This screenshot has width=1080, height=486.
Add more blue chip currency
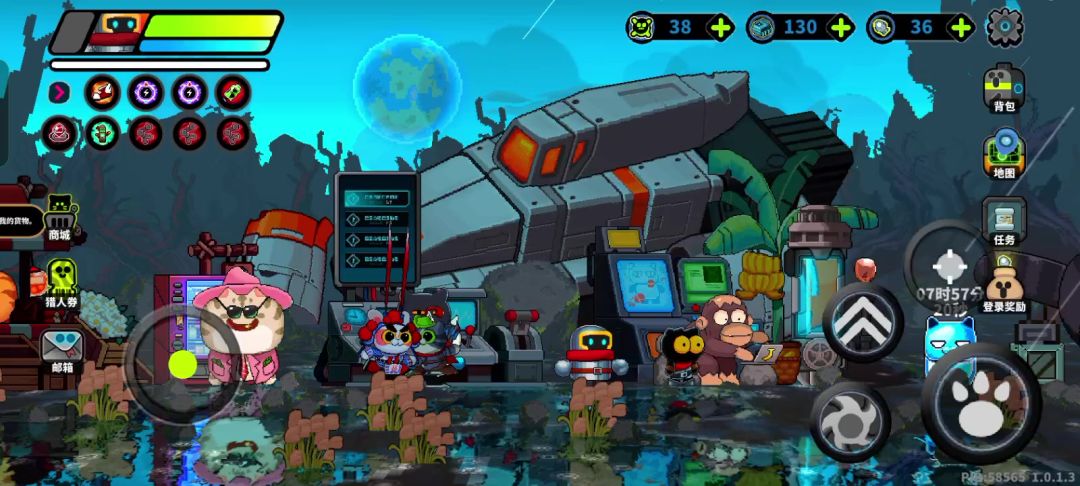tap(841, 27)
